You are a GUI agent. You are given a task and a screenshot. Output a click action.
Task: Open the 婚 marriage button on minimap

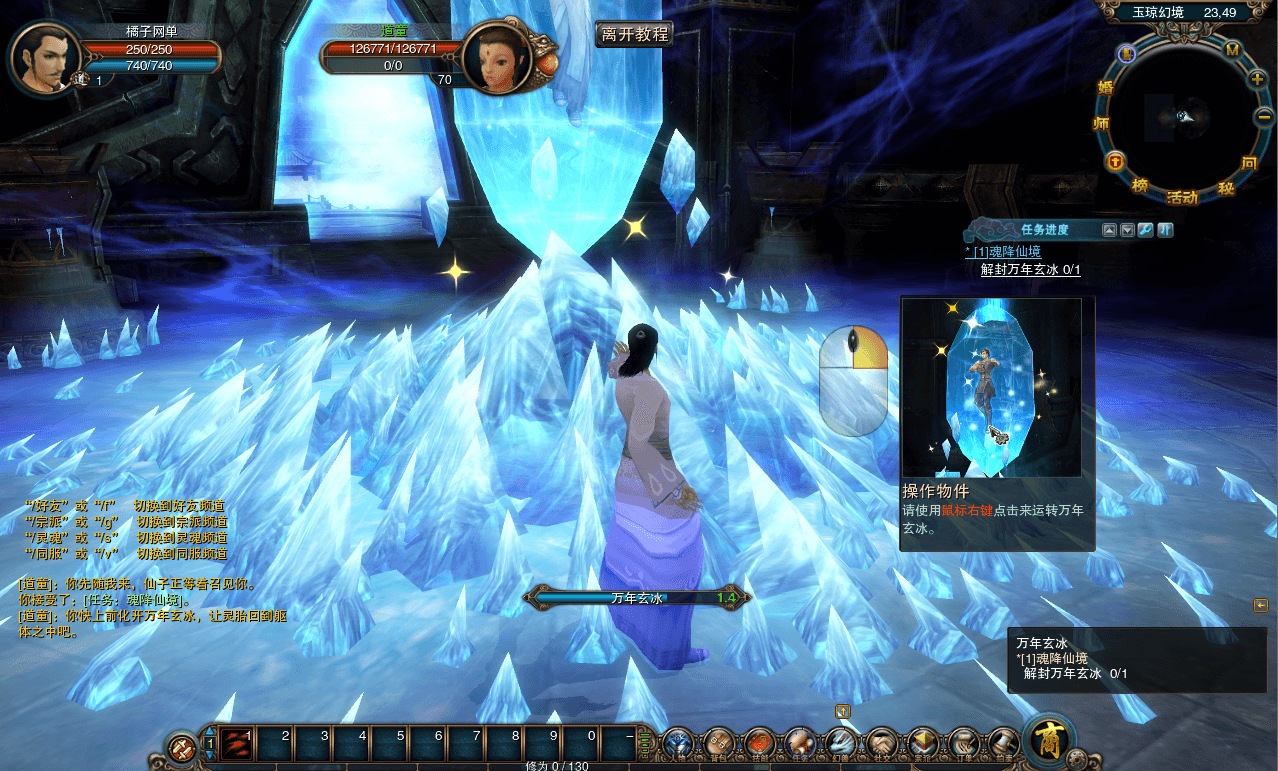click(x=1105, y=87)
